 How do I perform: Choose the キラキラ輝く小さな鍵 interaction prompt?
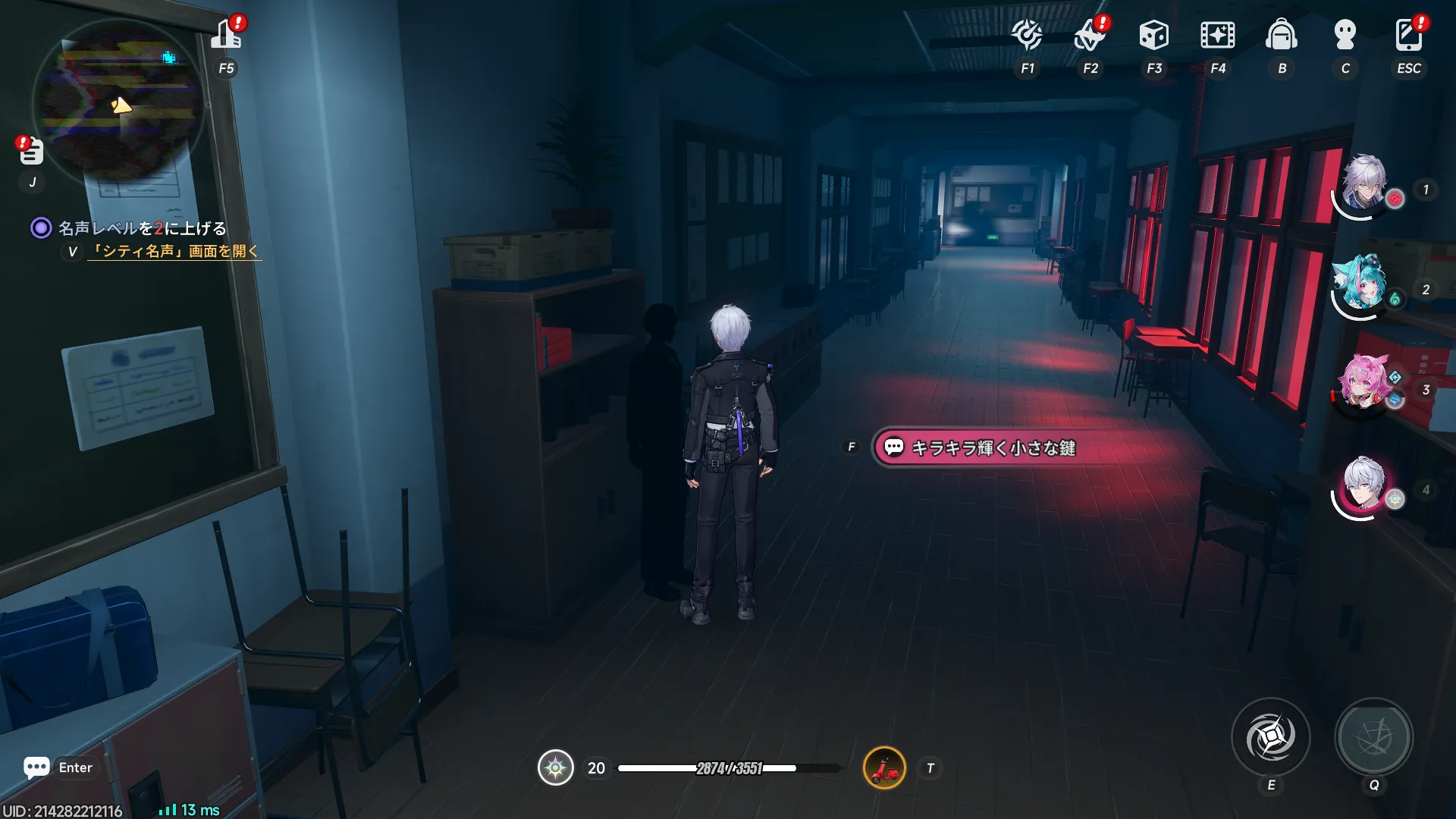click(986, 448)
